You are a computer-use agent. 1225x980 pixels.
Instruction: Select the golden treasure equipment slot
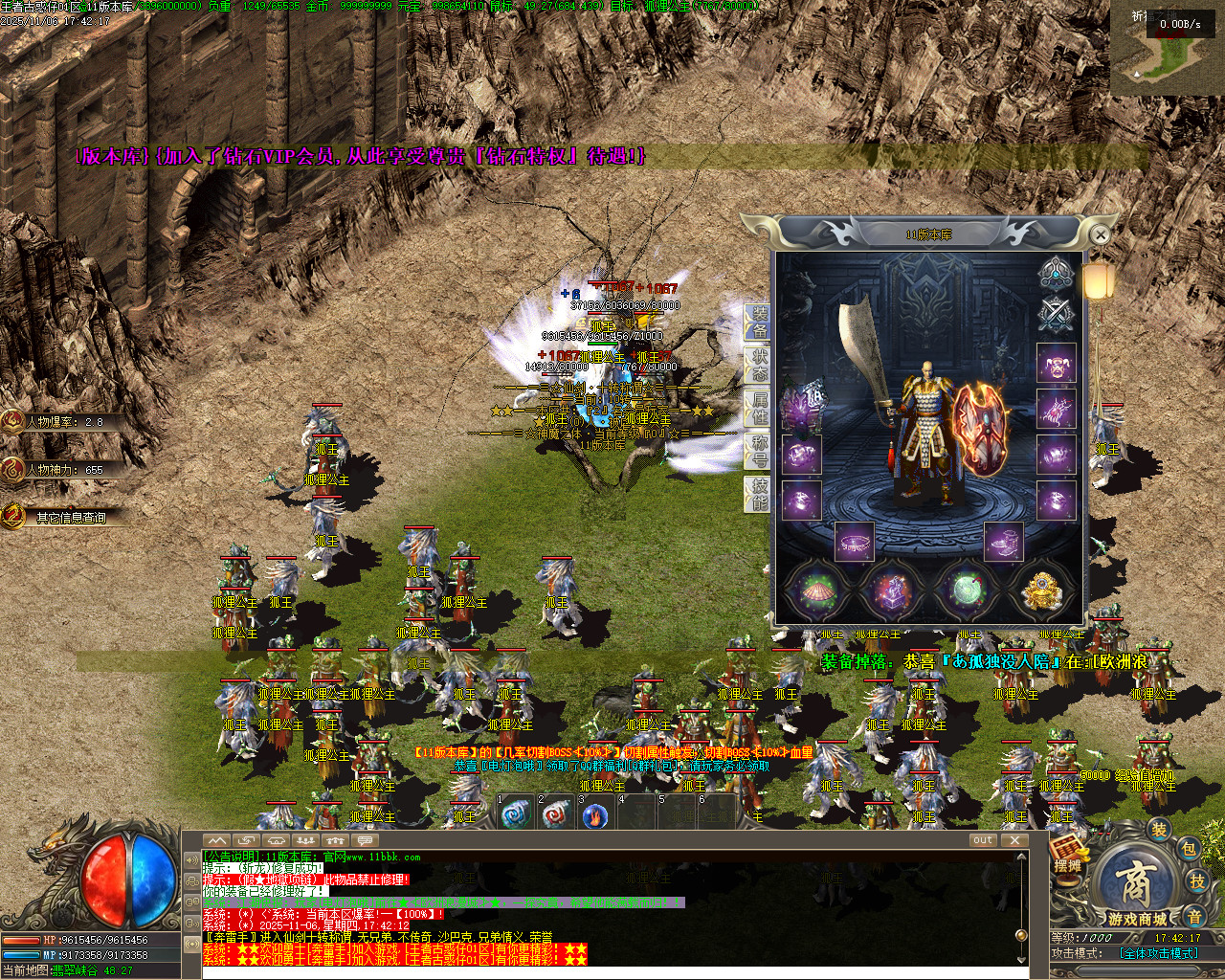(x=1040, y=590)
